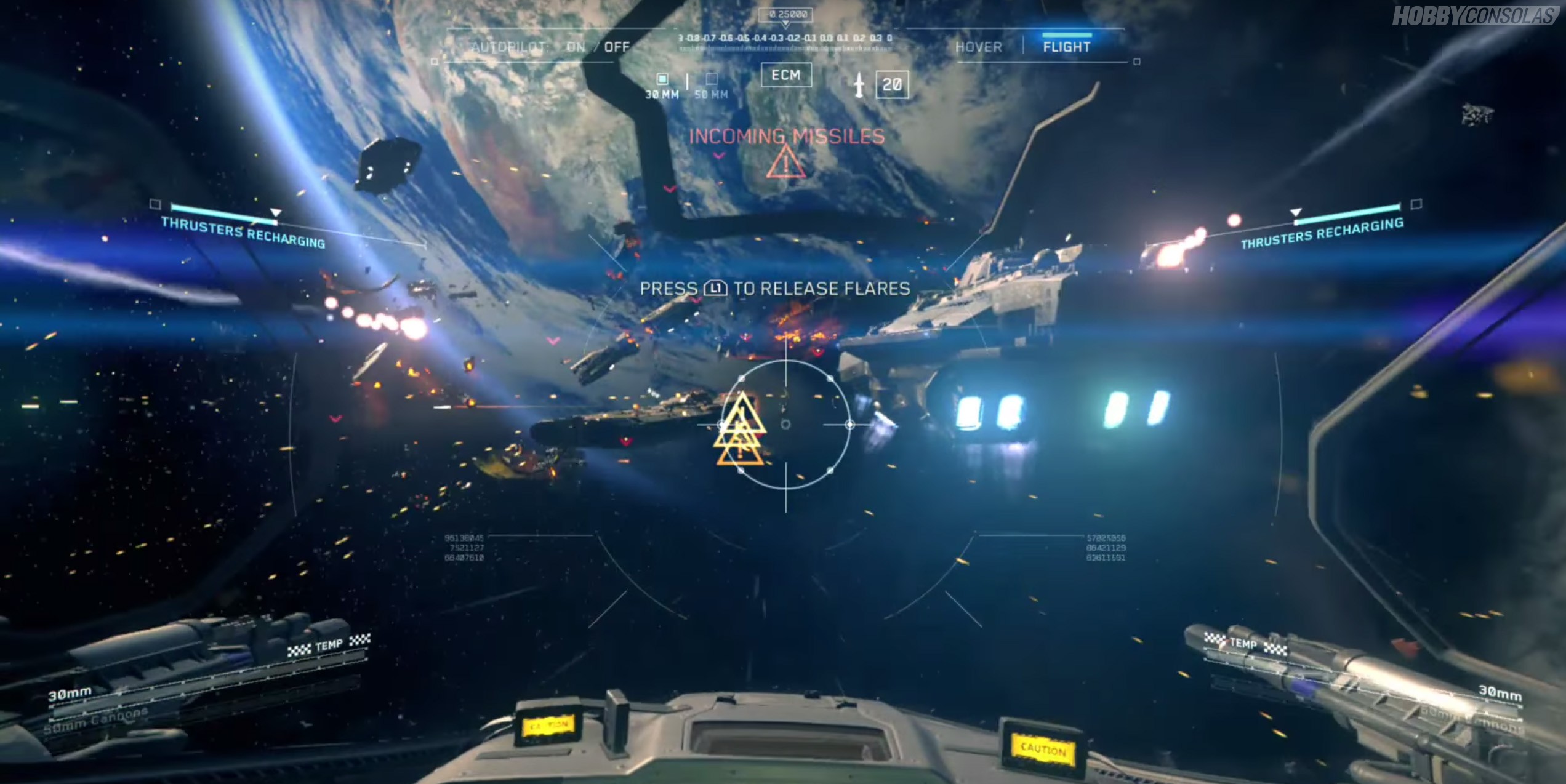Click the 30 MM cannon indicator
1566x784 pixels.
pos(662,86)
